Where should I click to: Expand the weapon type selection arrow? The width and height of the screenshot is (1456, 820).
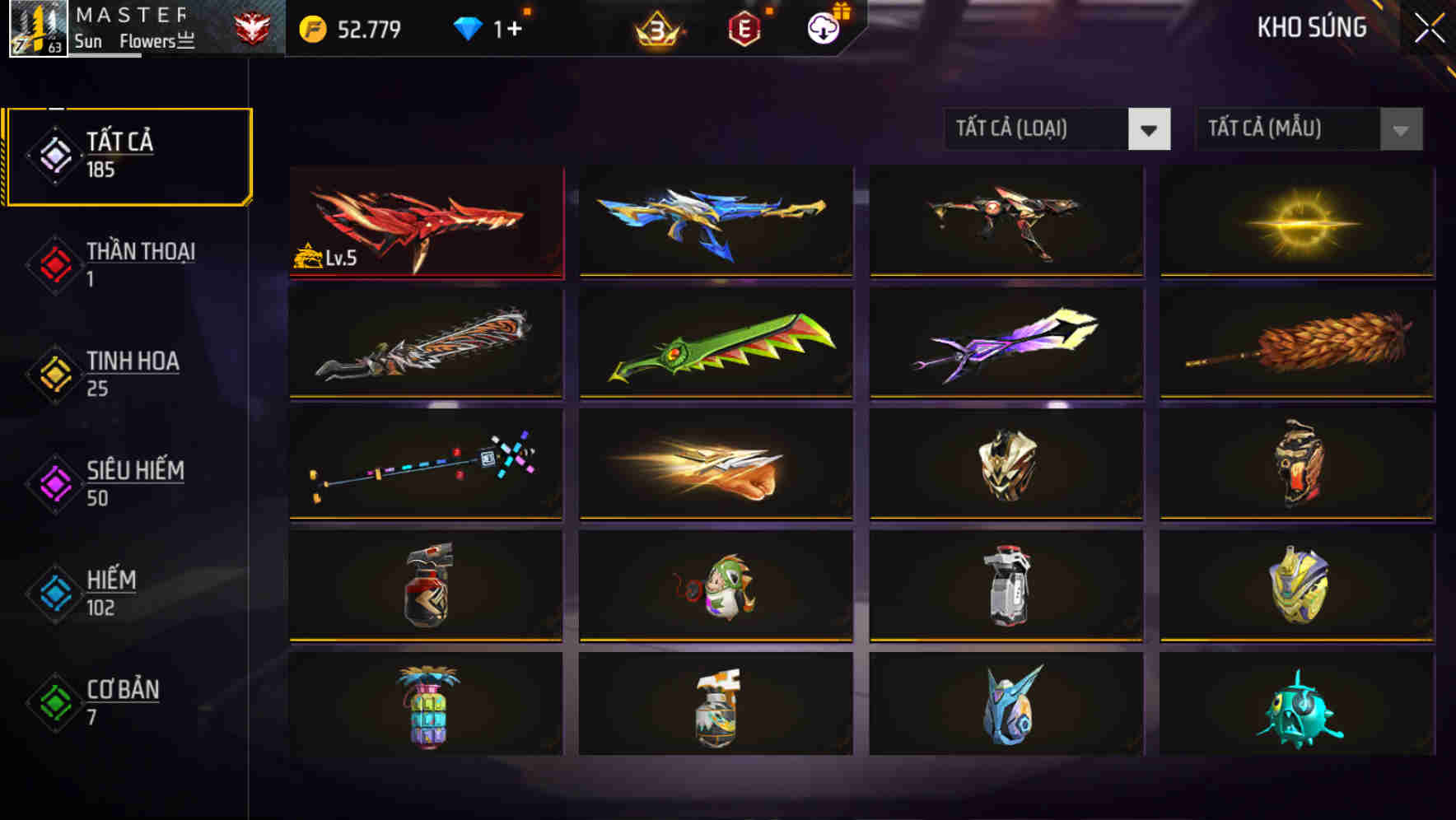(x=1151, y=129)
